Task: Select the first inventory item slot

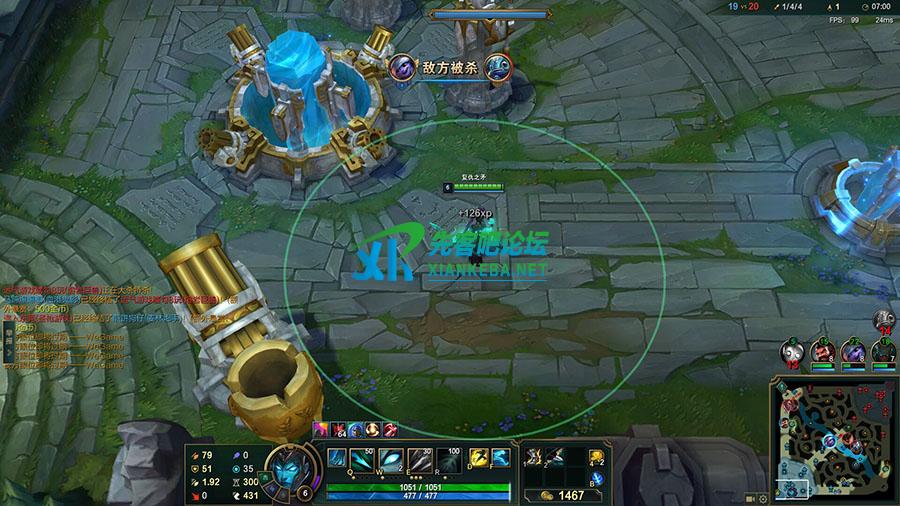Action: (x=534, y=457)
